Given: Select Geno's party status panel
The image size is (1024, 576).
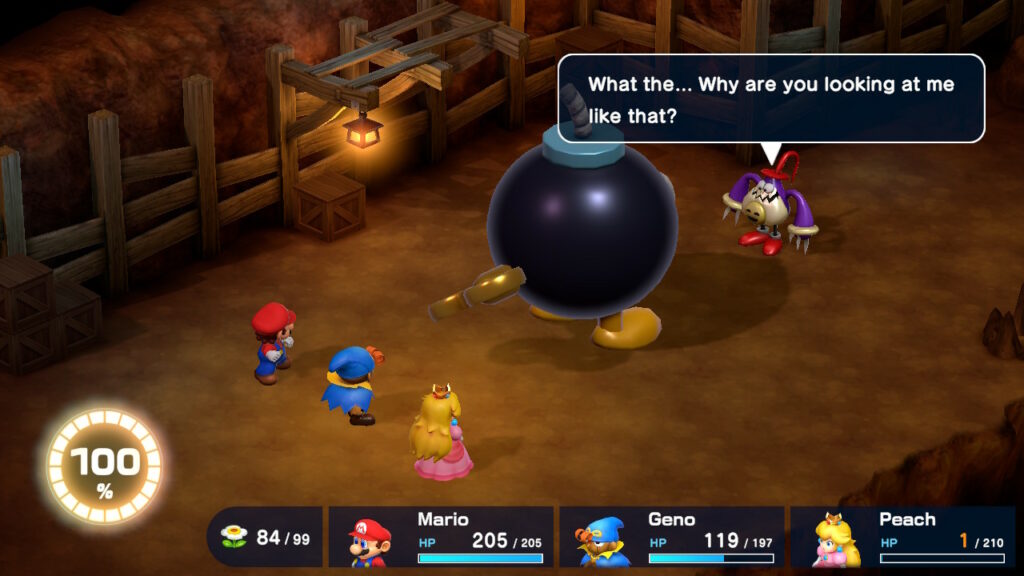Looking at the screenshot, I should tap(671, 537).
